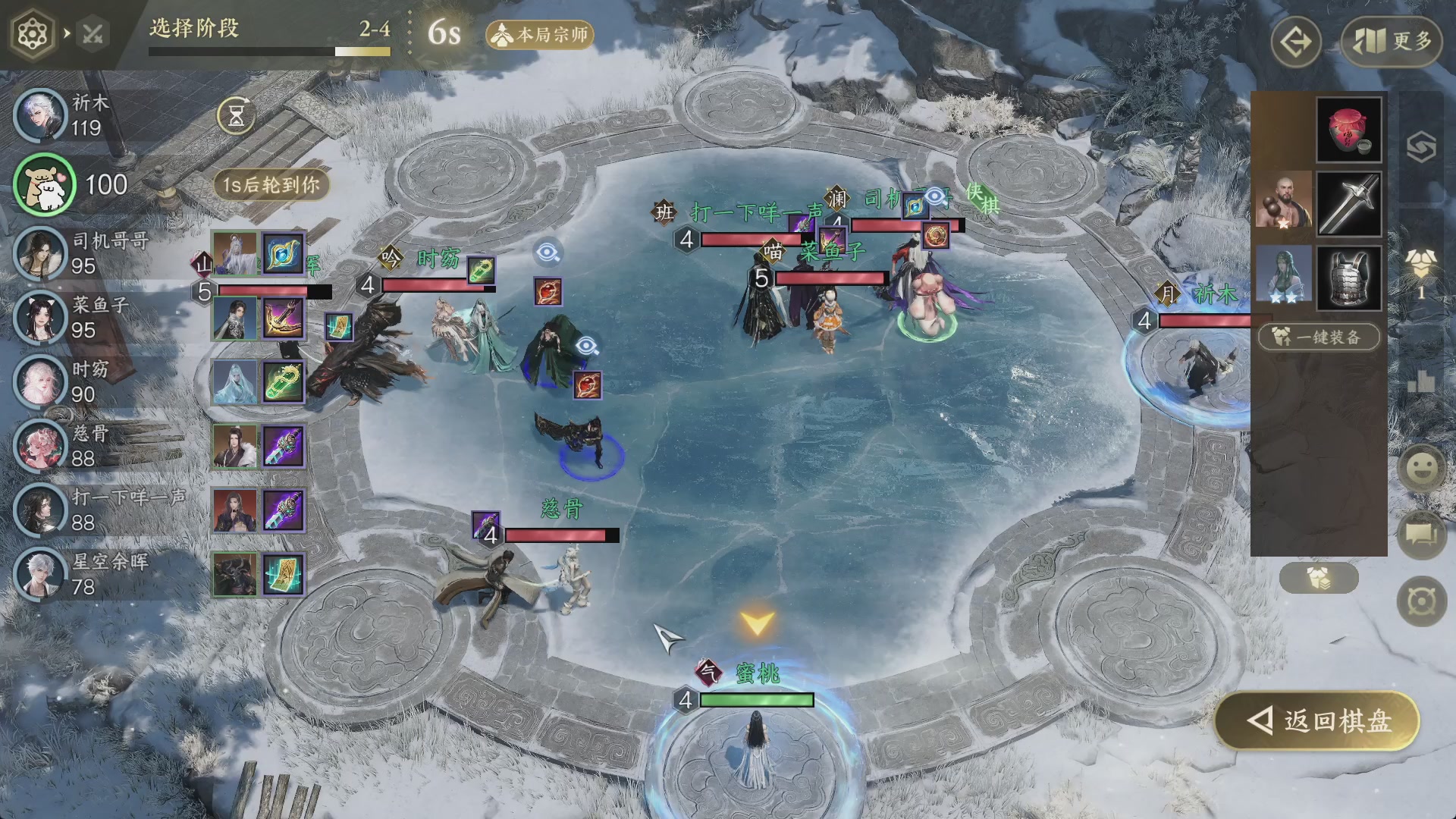The image size is (1456, 819).
Task: Select the red wine jar item slot
Action: (x=1348, y=129)
